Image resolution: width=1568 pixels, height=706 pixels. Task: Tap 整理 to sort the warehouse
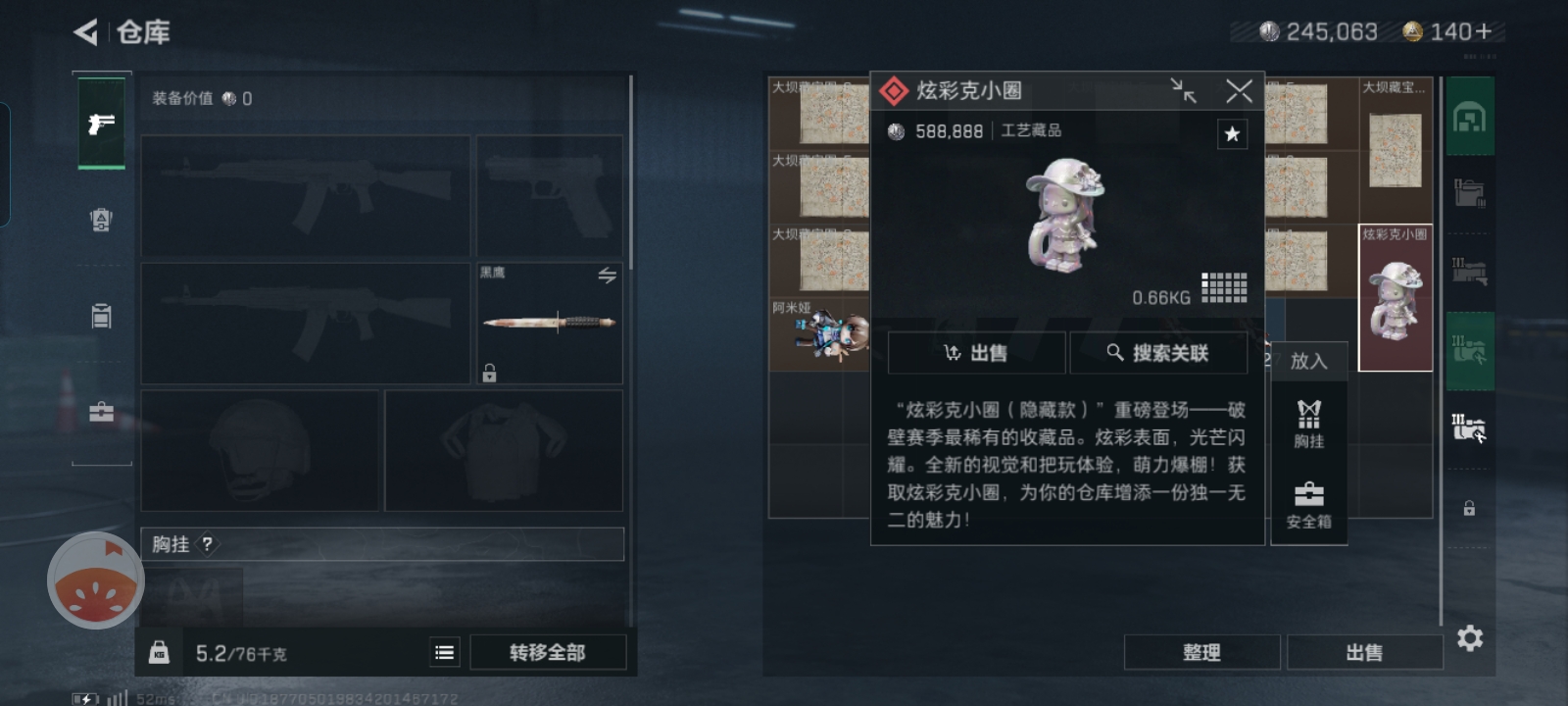point(1201,652)
